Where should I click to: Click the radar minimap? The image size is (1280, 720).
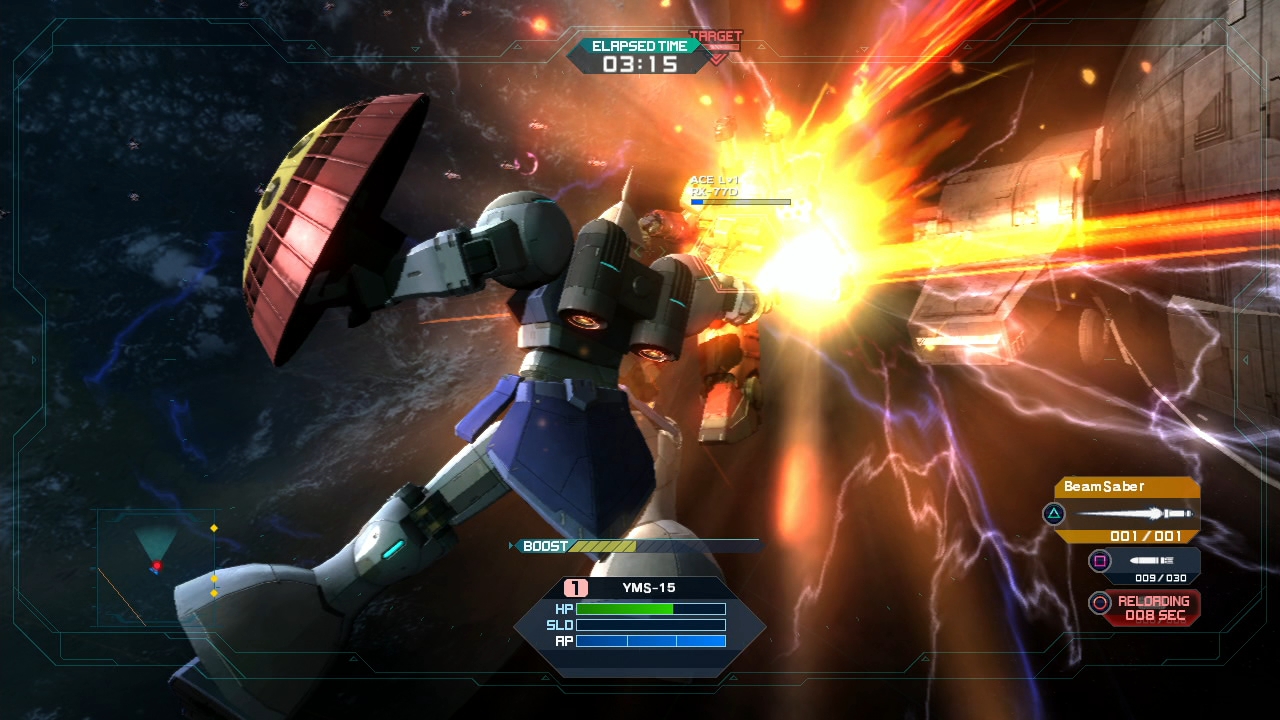click(x=156, y=566)
